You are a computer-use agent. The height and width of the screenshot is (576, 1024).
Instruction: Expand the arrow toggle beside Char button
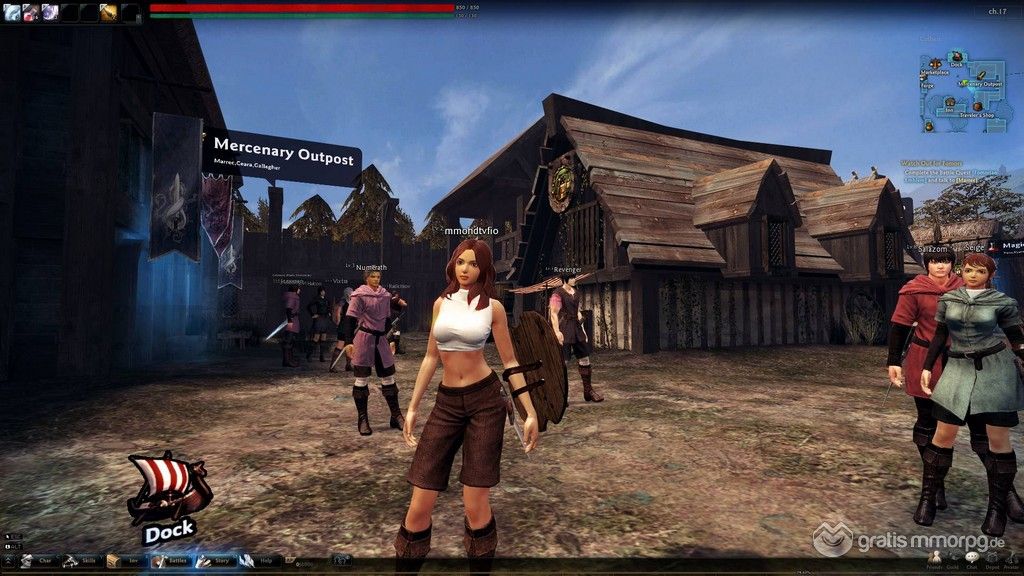coord(9,561)
